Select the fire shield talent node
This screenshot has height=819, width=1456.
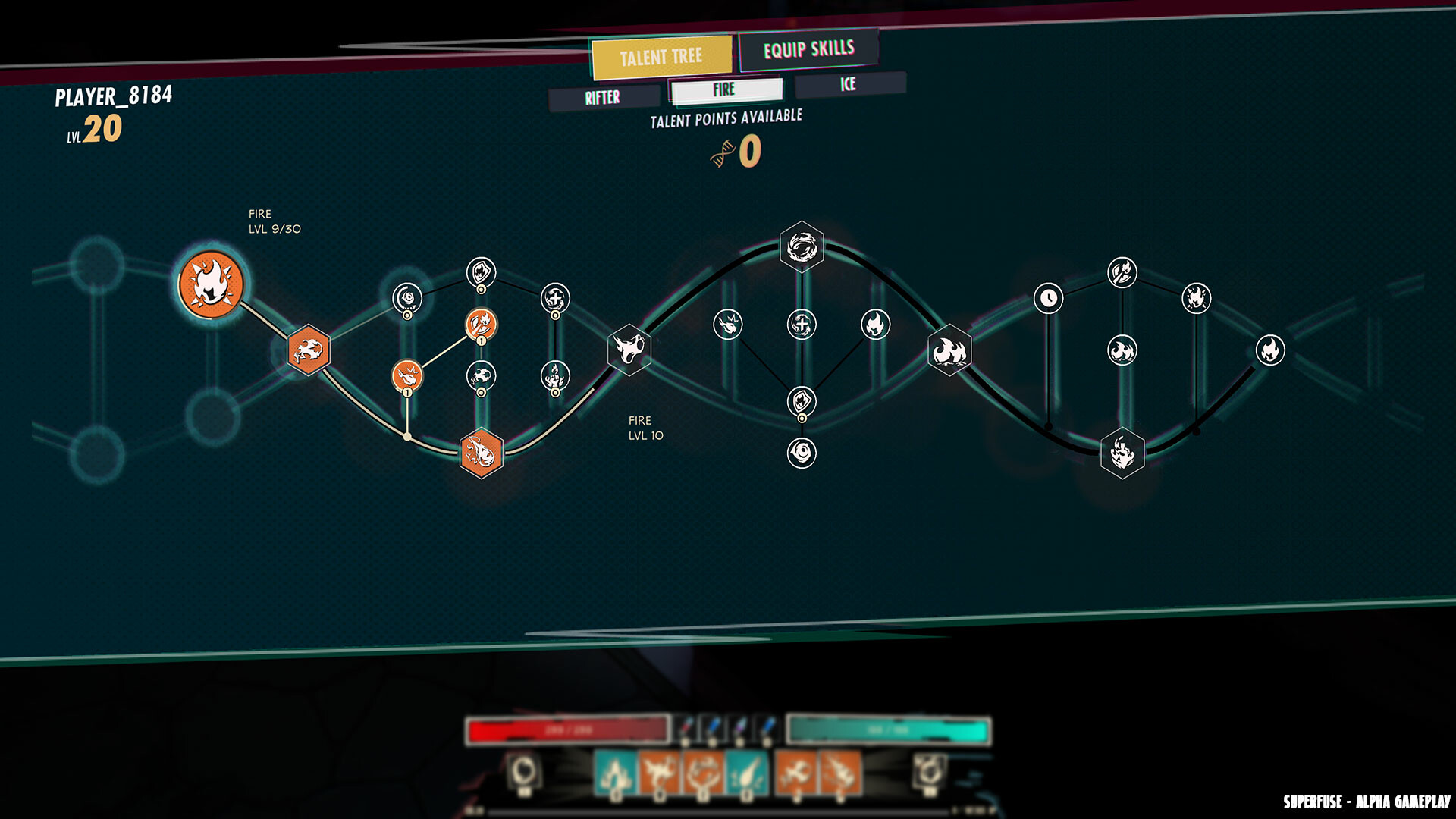tap(481, 269)
